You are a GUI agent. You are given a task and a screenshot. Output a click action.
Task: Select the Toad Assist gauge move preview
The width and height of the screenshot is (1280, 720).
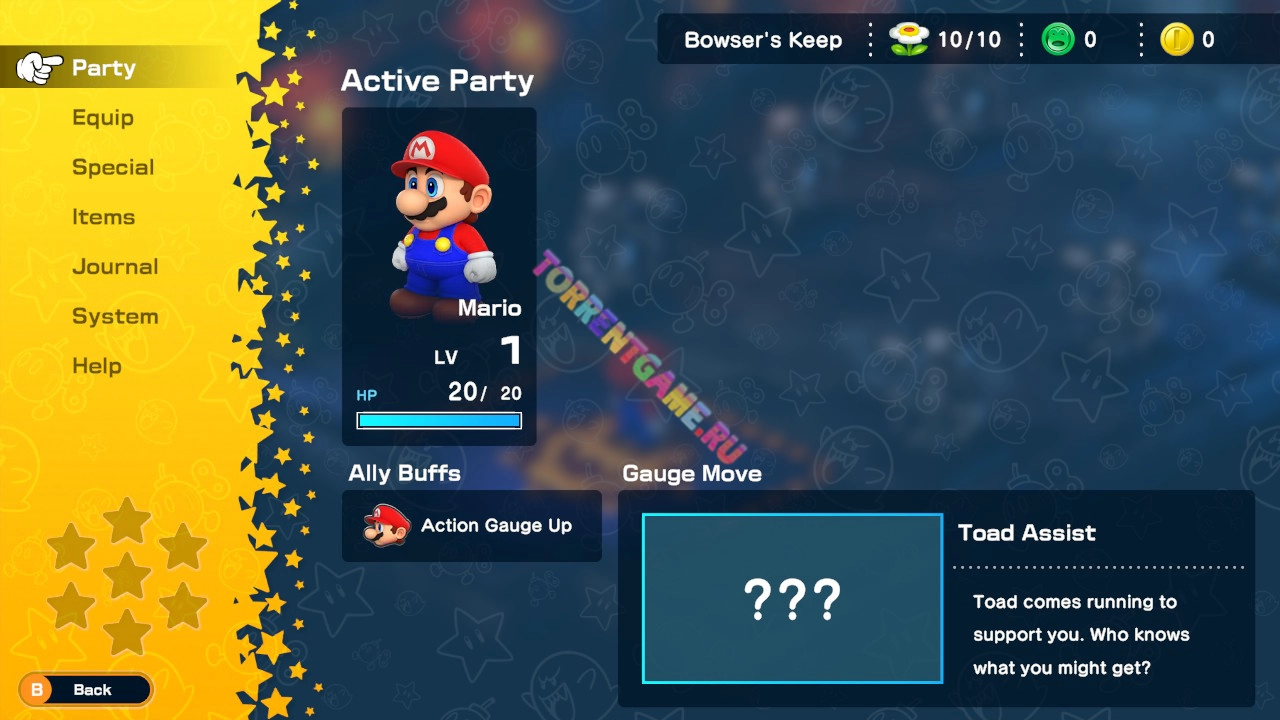pos(792,598)
